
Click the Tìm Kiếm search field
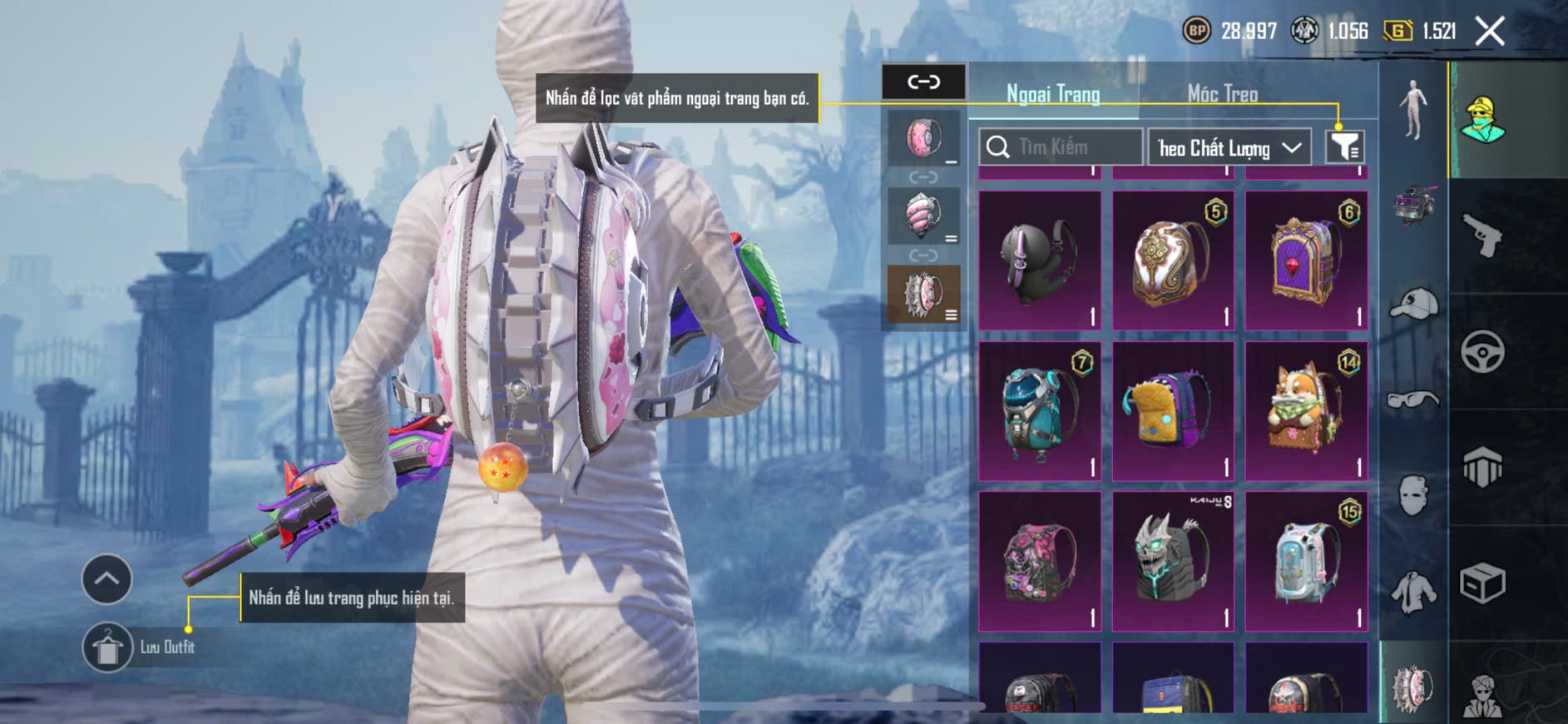[x=1061, y=147]
